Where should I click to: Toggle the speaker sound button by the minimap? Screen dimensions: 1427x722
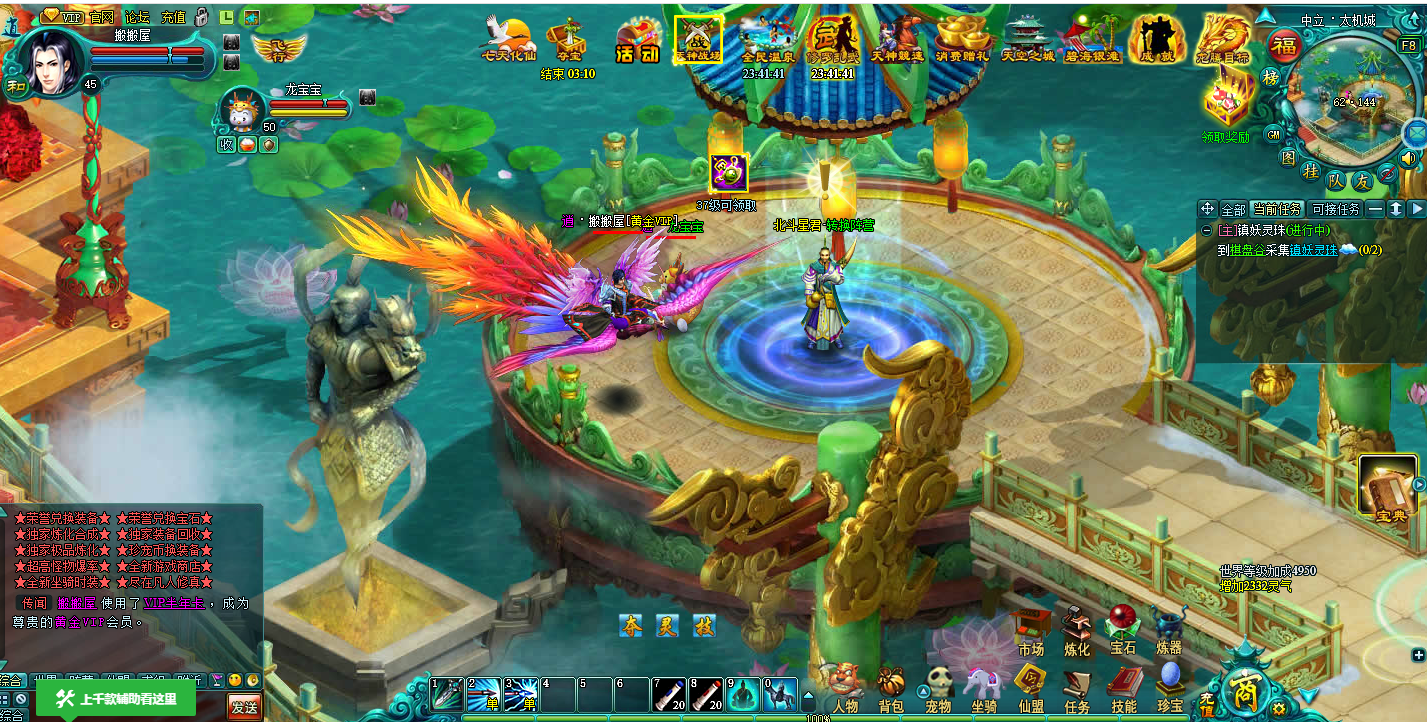(1410, 158)
